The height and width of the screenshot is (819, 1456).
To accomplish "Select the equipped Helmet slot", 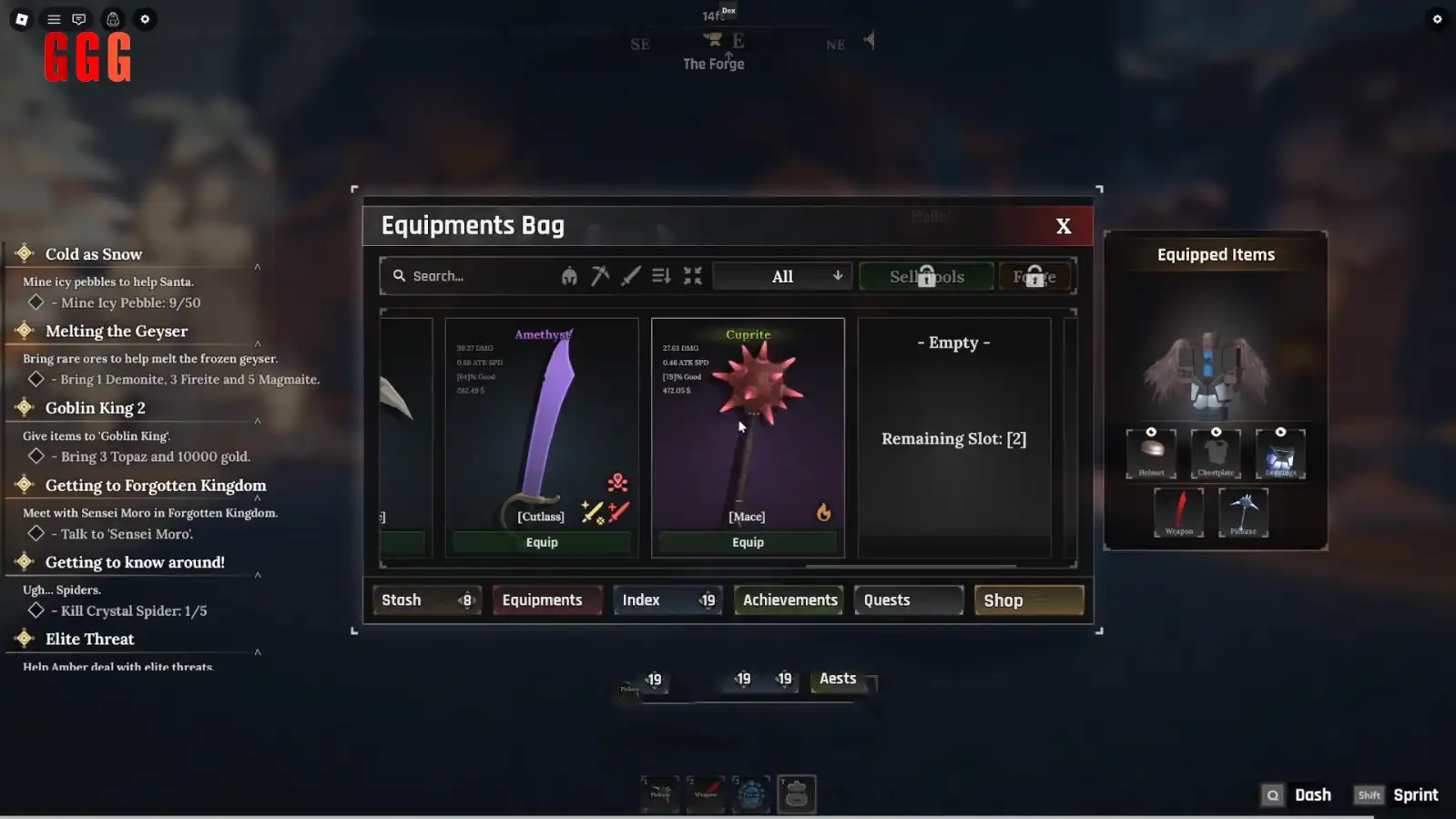I will pos(1151,453).
